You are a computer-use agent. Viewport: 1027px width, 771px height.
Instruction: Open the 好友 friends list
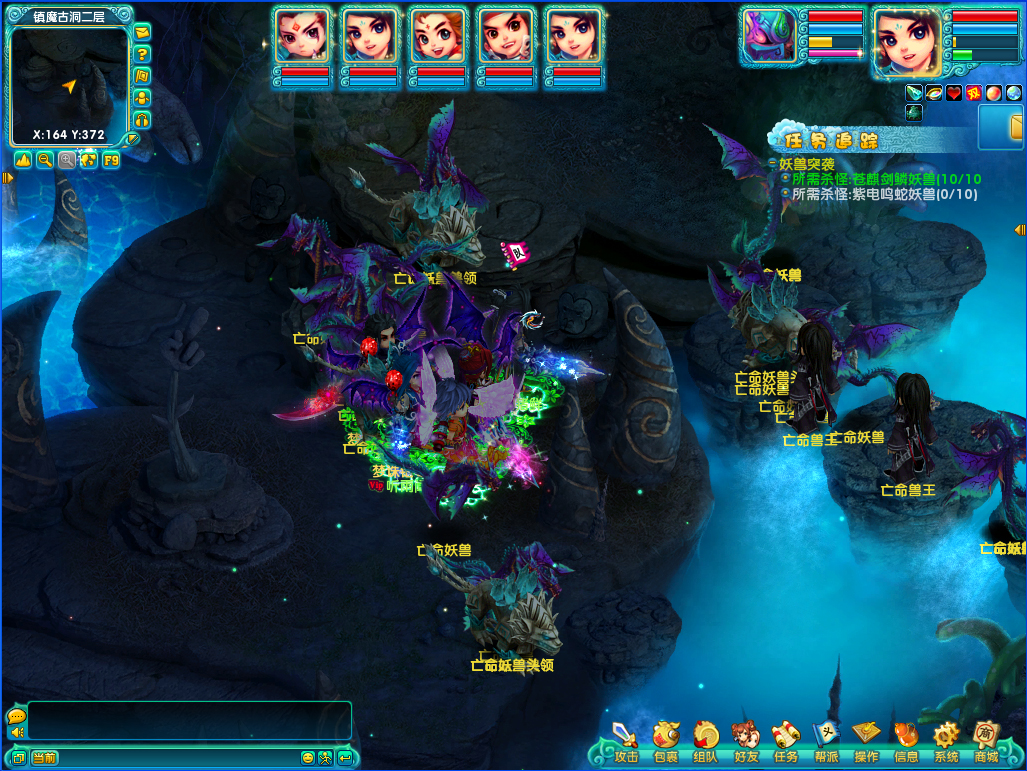[x=746, y=739]
